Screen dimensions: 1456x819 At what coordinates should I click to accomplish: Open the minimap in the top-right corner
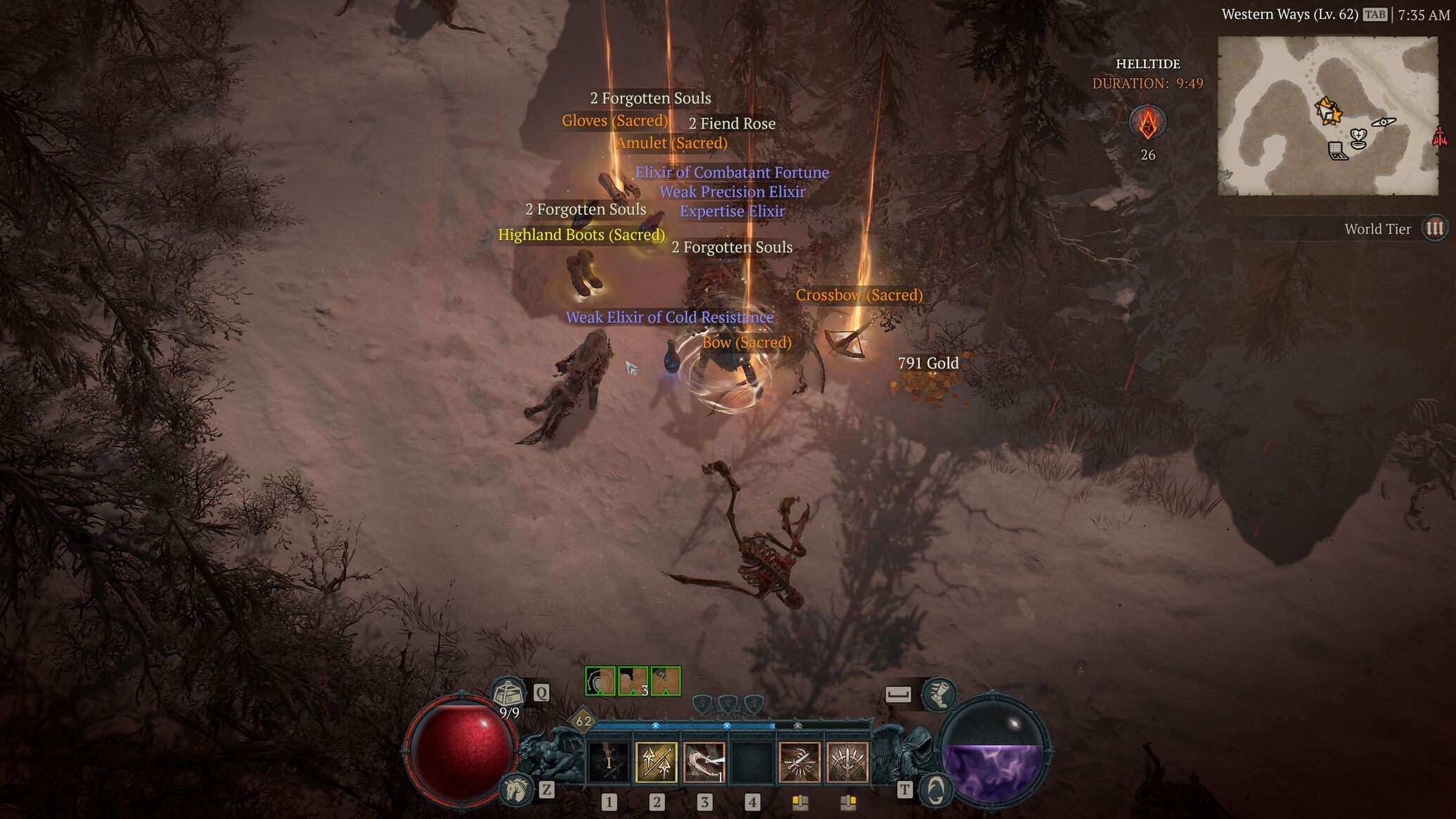(x=1327, y=116)
